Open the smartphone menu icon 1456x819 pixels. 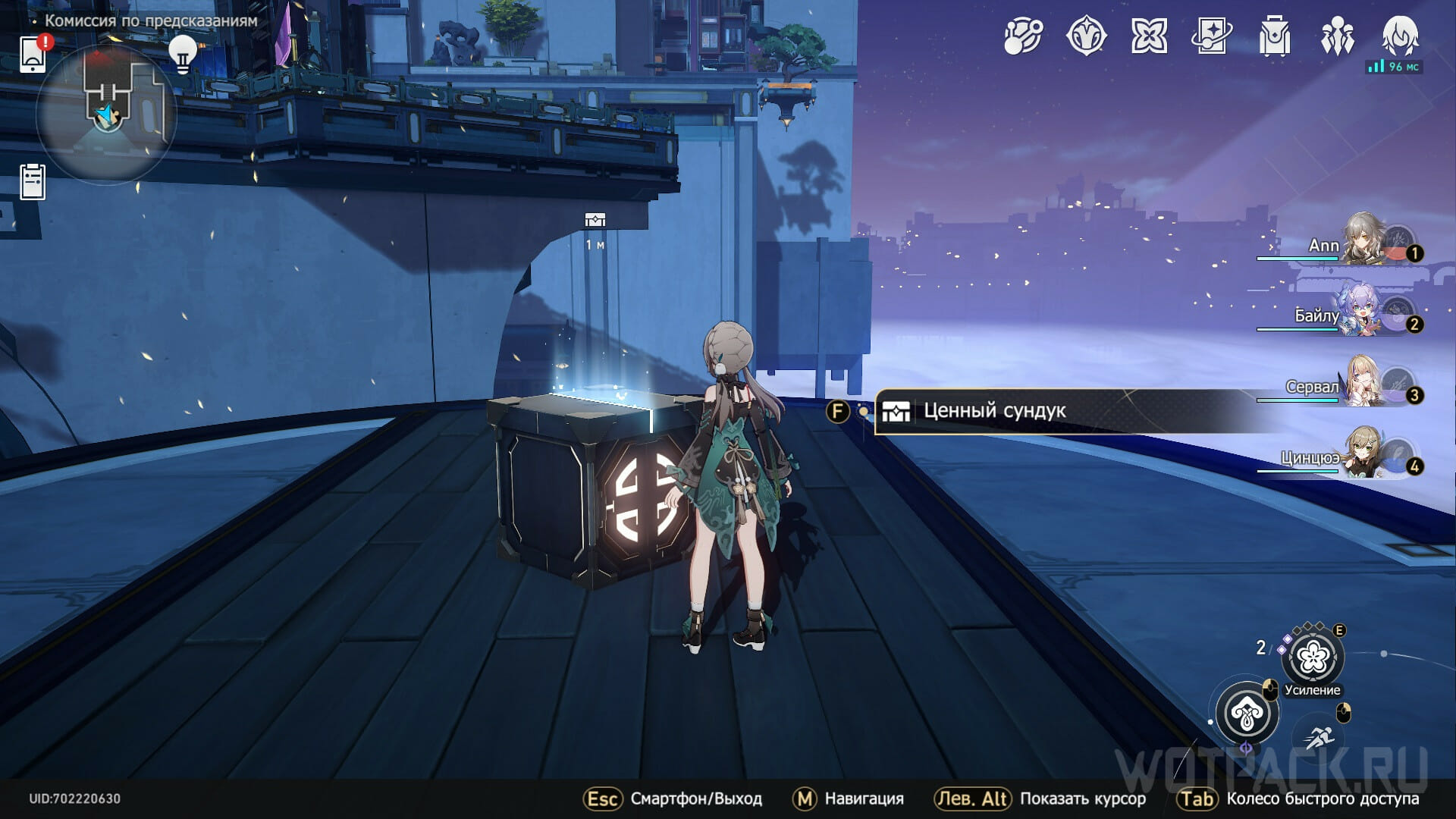pyautogui.click(x=33, y=53)
